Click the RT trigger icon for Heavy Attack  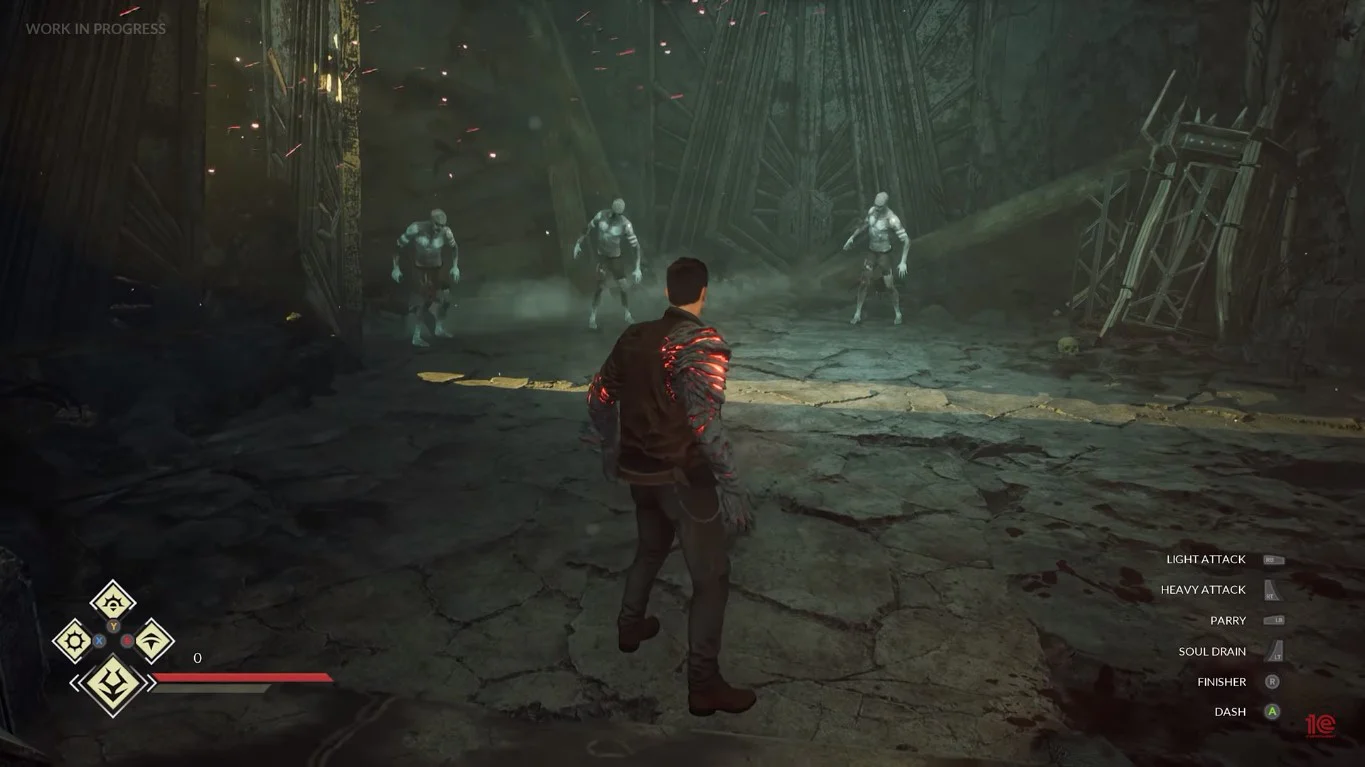click(1272, 590)
